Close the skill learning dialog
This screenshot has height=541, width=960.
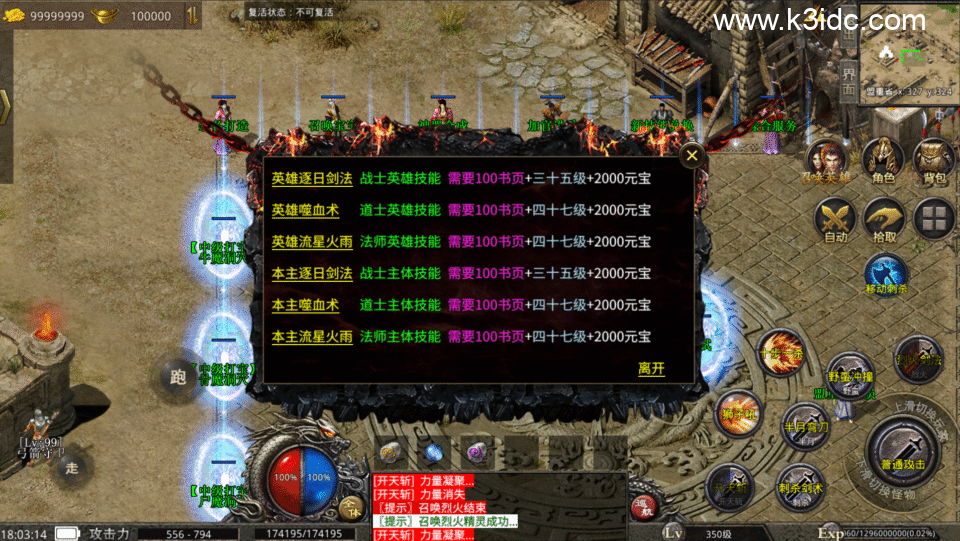[691, 156]
